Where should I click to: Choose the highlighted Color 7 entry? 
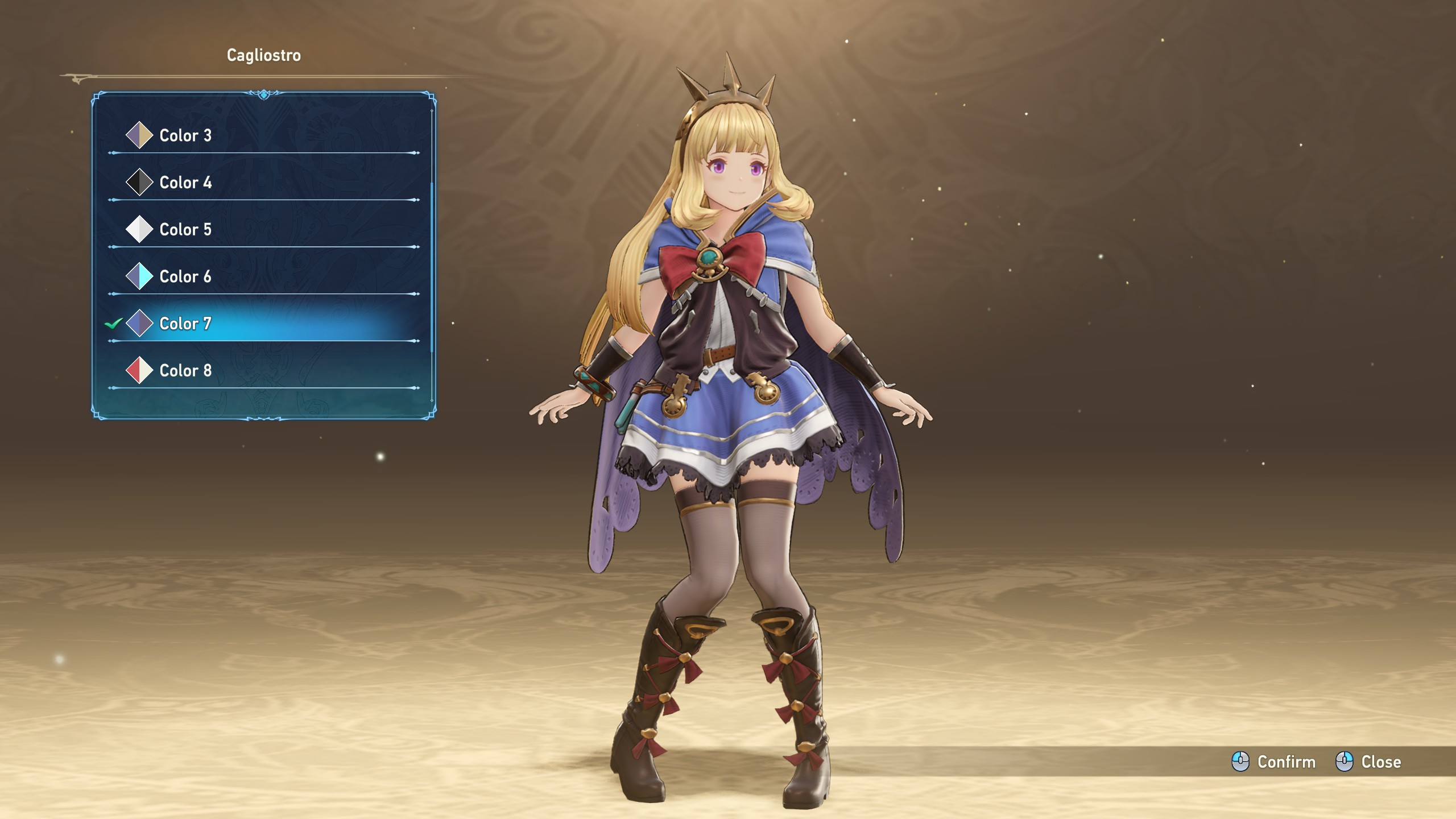point(185,324)
